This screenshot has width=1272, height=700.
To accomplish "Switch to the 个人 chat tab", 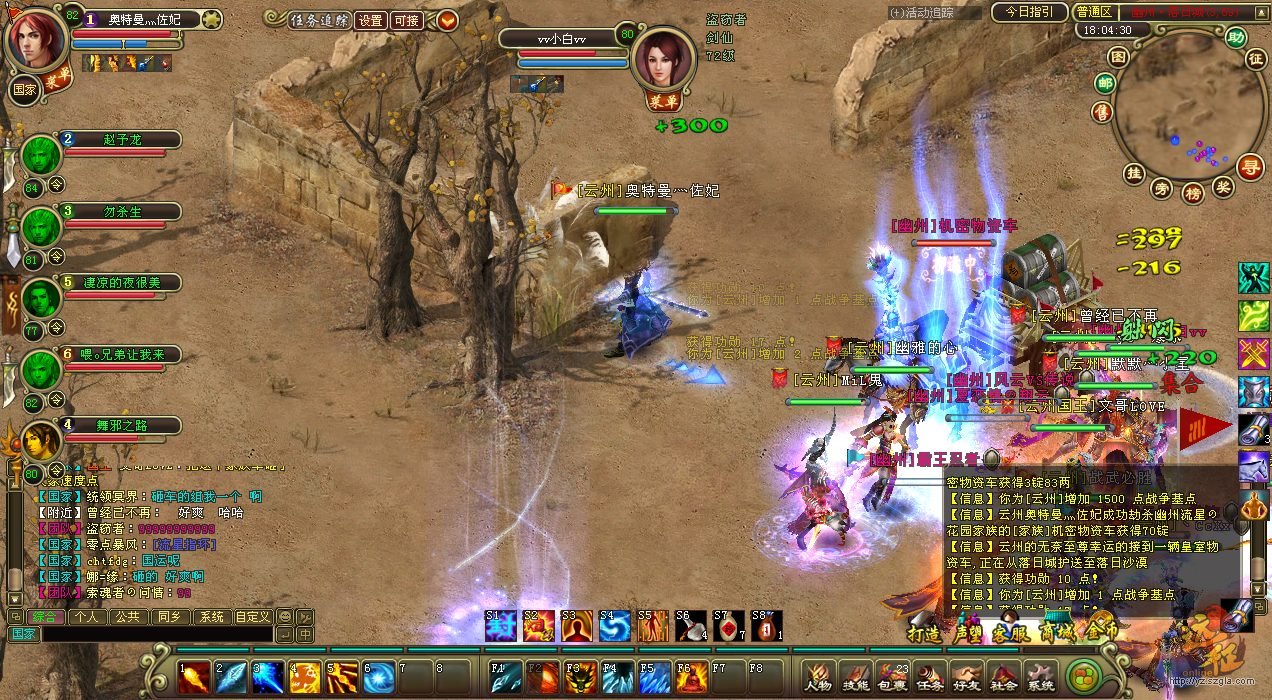I will (85, 617).
